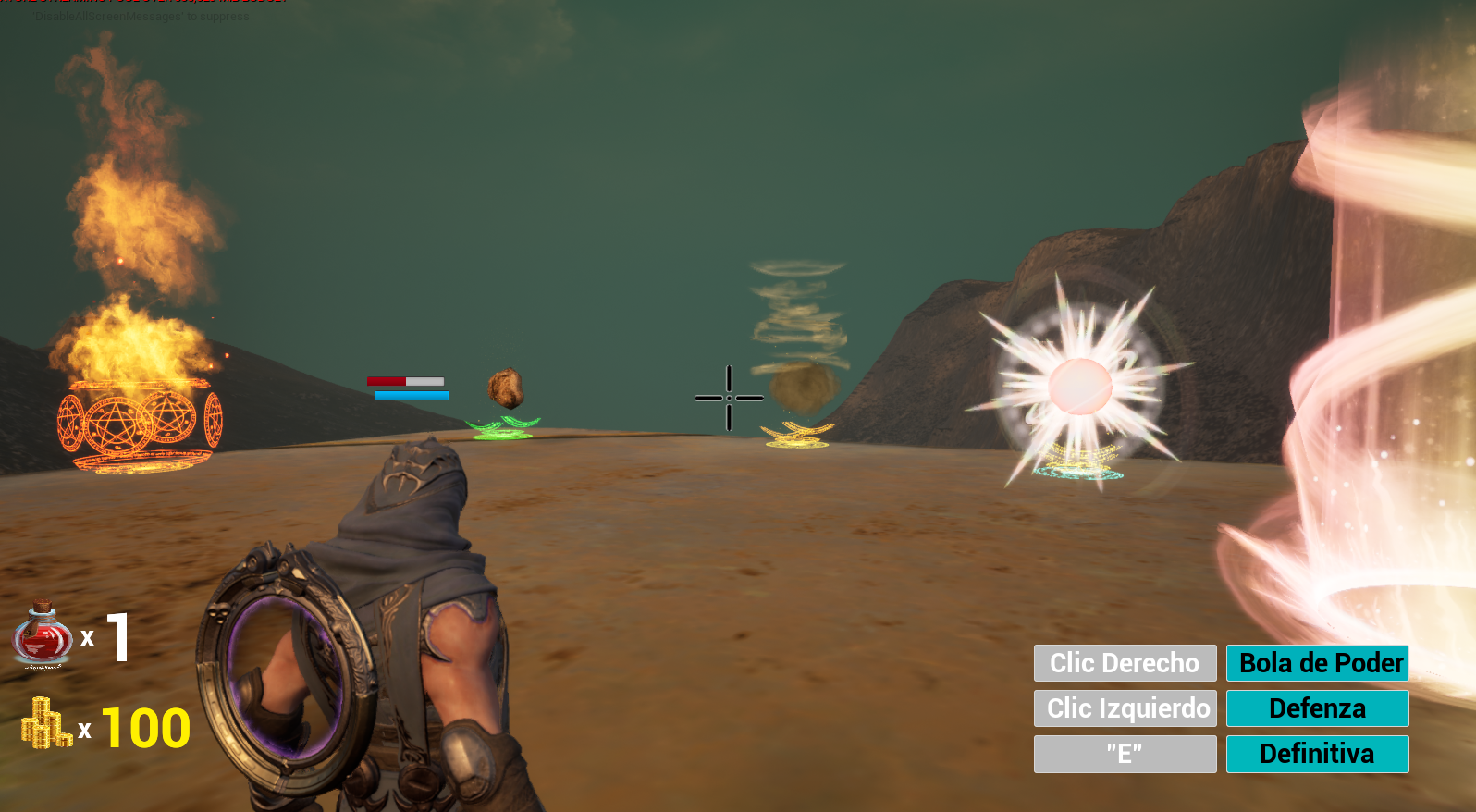The height and width of the screenshot is (812, 1476).
Task: Activate the Bola de Poder ability
Action: (1317, 663)
